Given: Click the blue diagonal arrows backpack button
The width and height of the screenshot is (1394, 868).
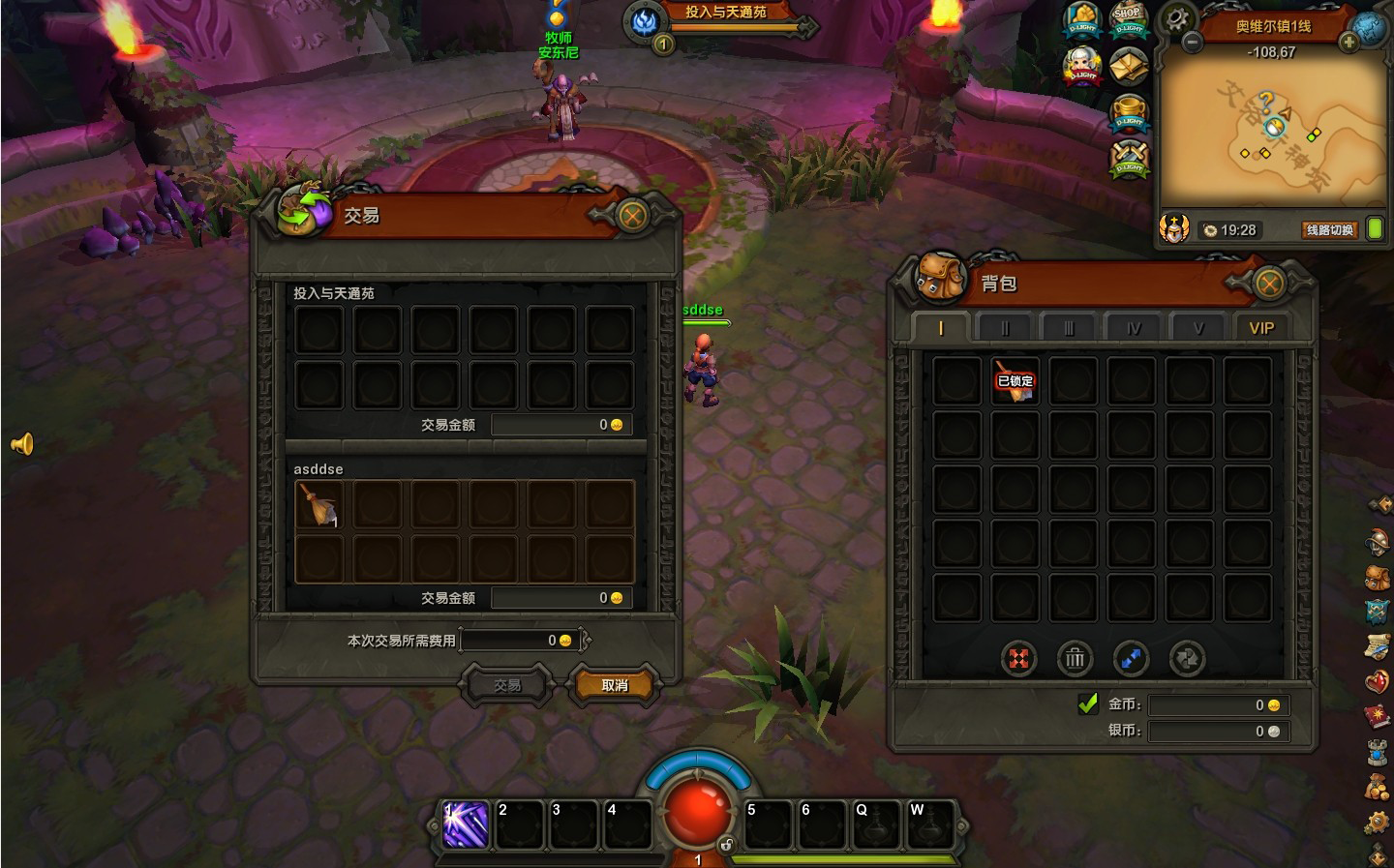Looking at the screenshot, I should [1131, 659].
